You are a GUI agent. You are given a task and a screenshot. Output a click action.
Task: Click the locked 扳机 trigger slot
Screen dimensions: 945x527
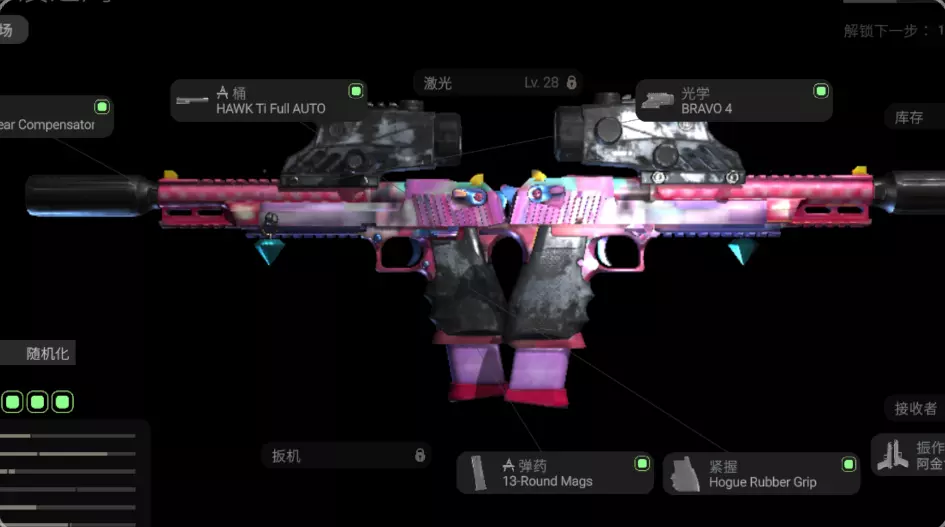(x=346, y=456)
